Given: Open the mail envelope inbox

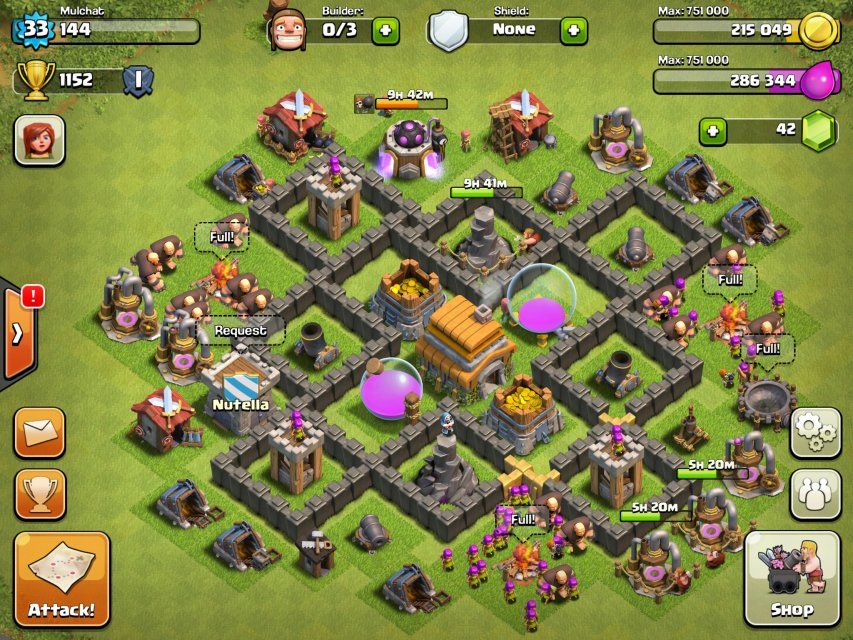Looking at the screenshot, I should (40, 432).
